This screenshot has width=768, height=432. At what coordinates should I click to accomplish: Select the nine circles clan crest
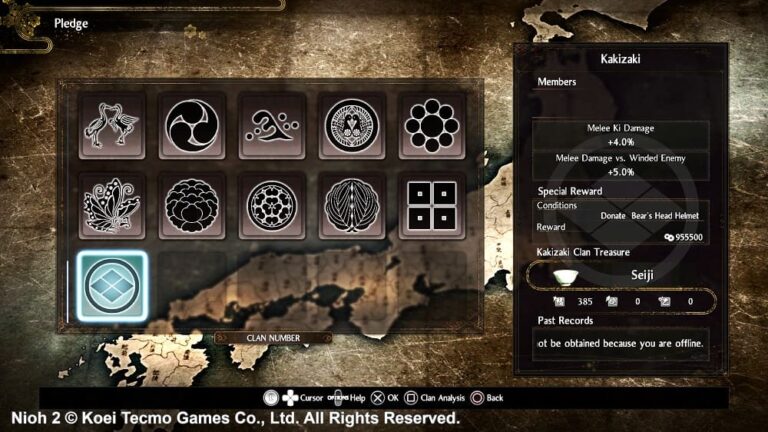point(432,125)
